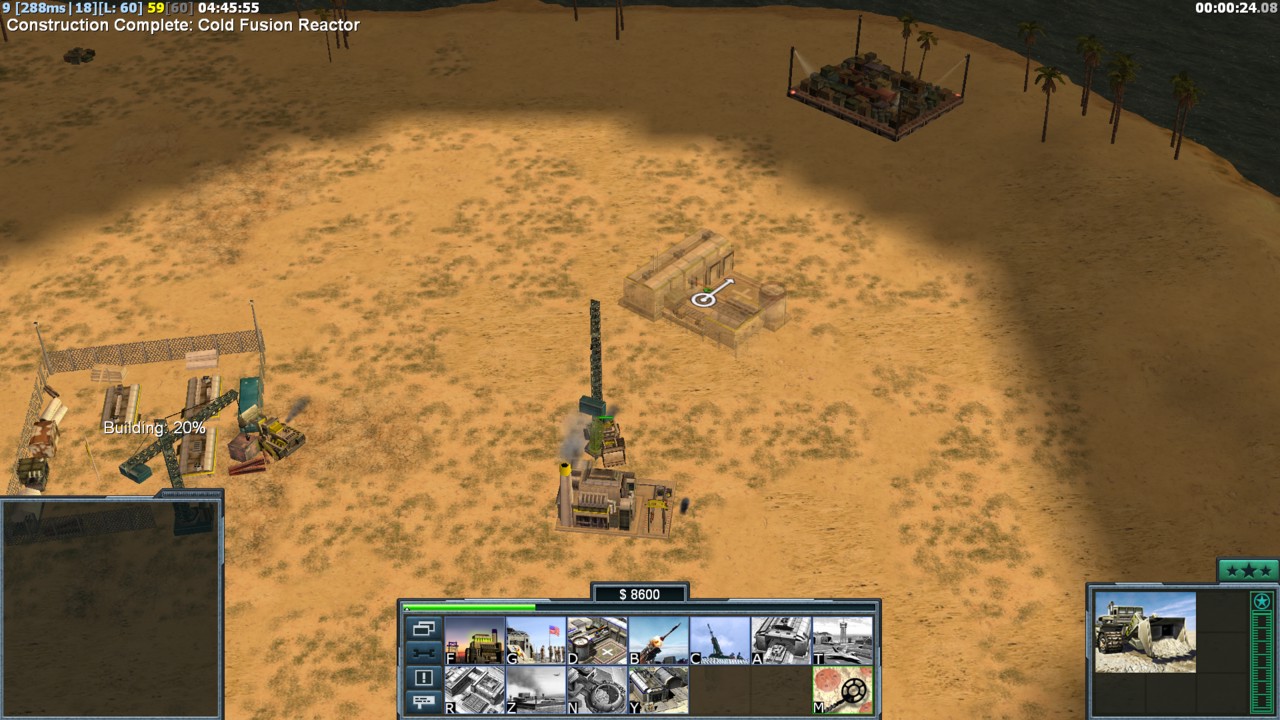1280x720 pixels.
Task: Build an Airfield (hotkey T)
Action: (842, 640)
